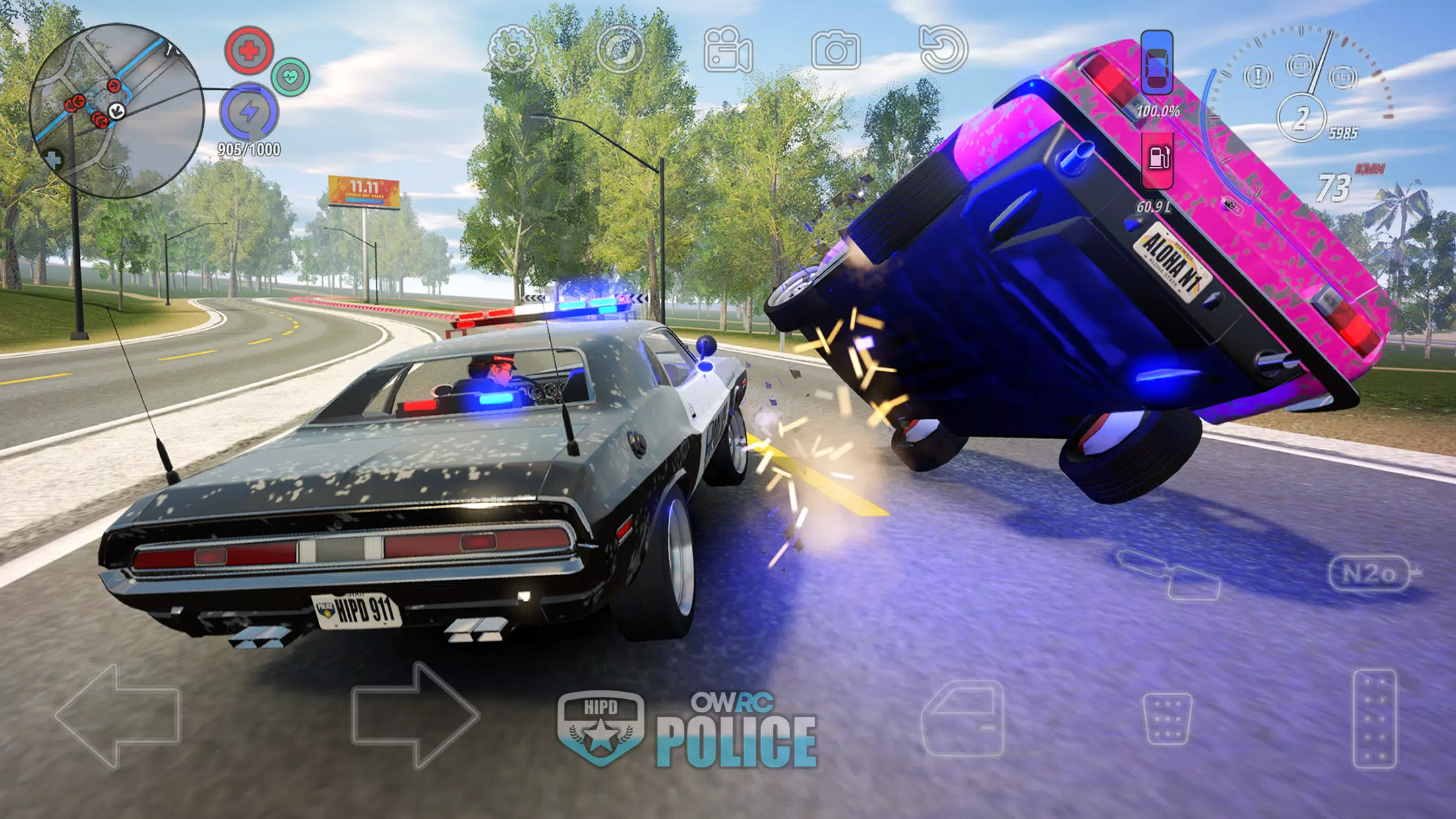Toggle the hazard warning exclamation indicator
The height and width of the screenshot is (819, 1456).
pyautogui.click(x=1258, y=75)
